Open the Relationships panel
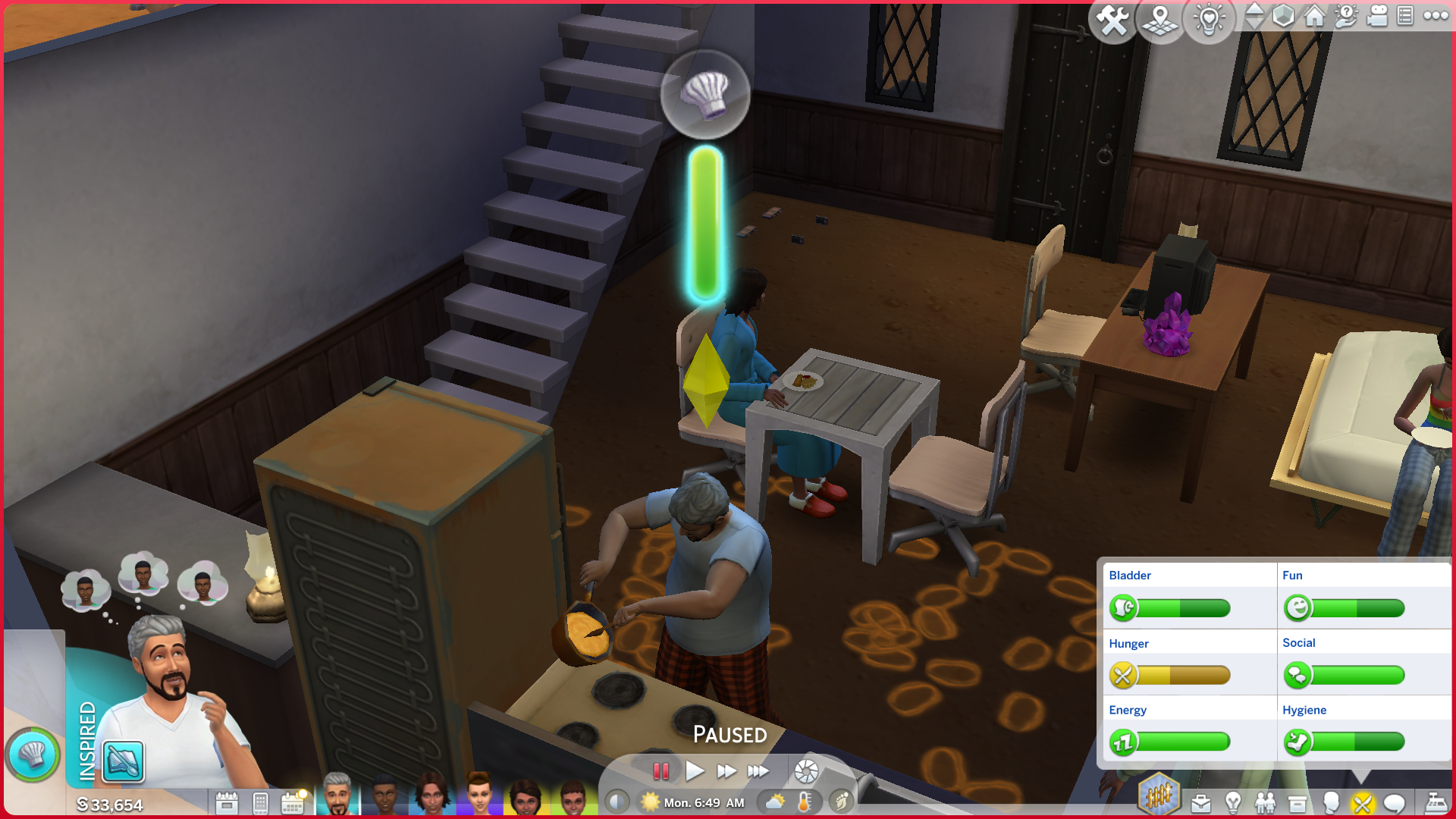The image size is (1456, 819). (x=1265, y=802)
